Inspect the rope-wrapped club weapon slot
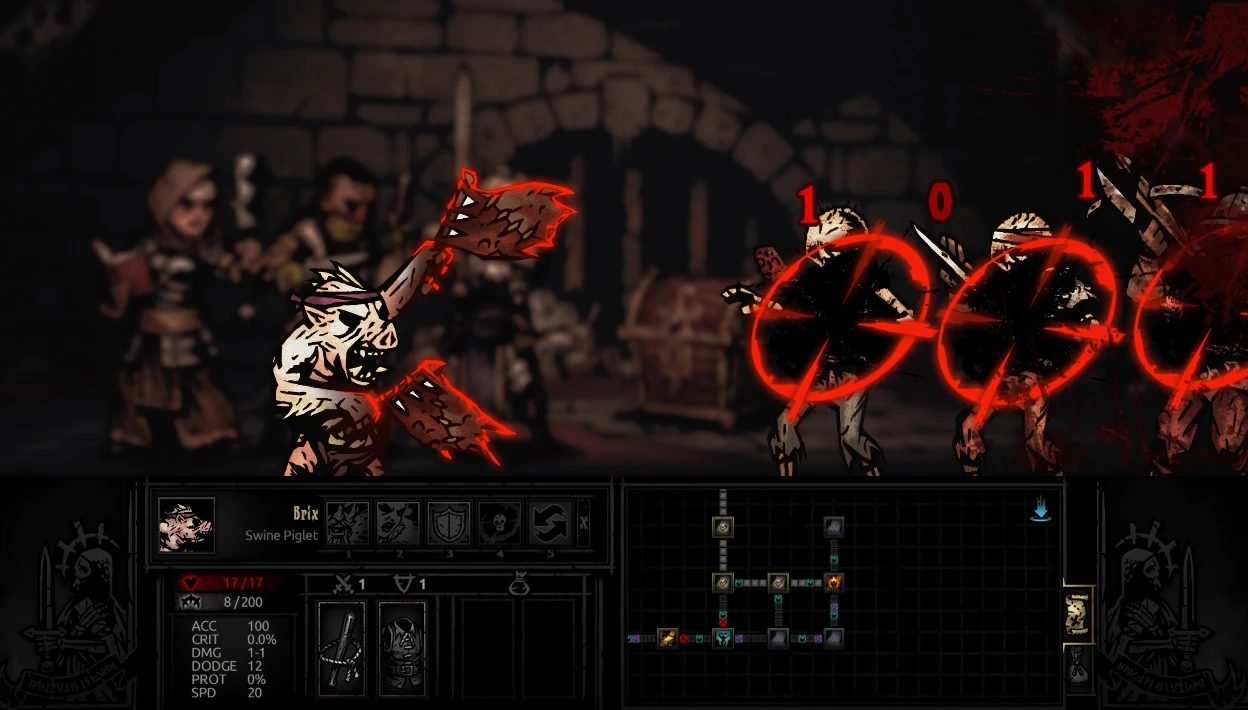1248x710 pixels. 341,647
